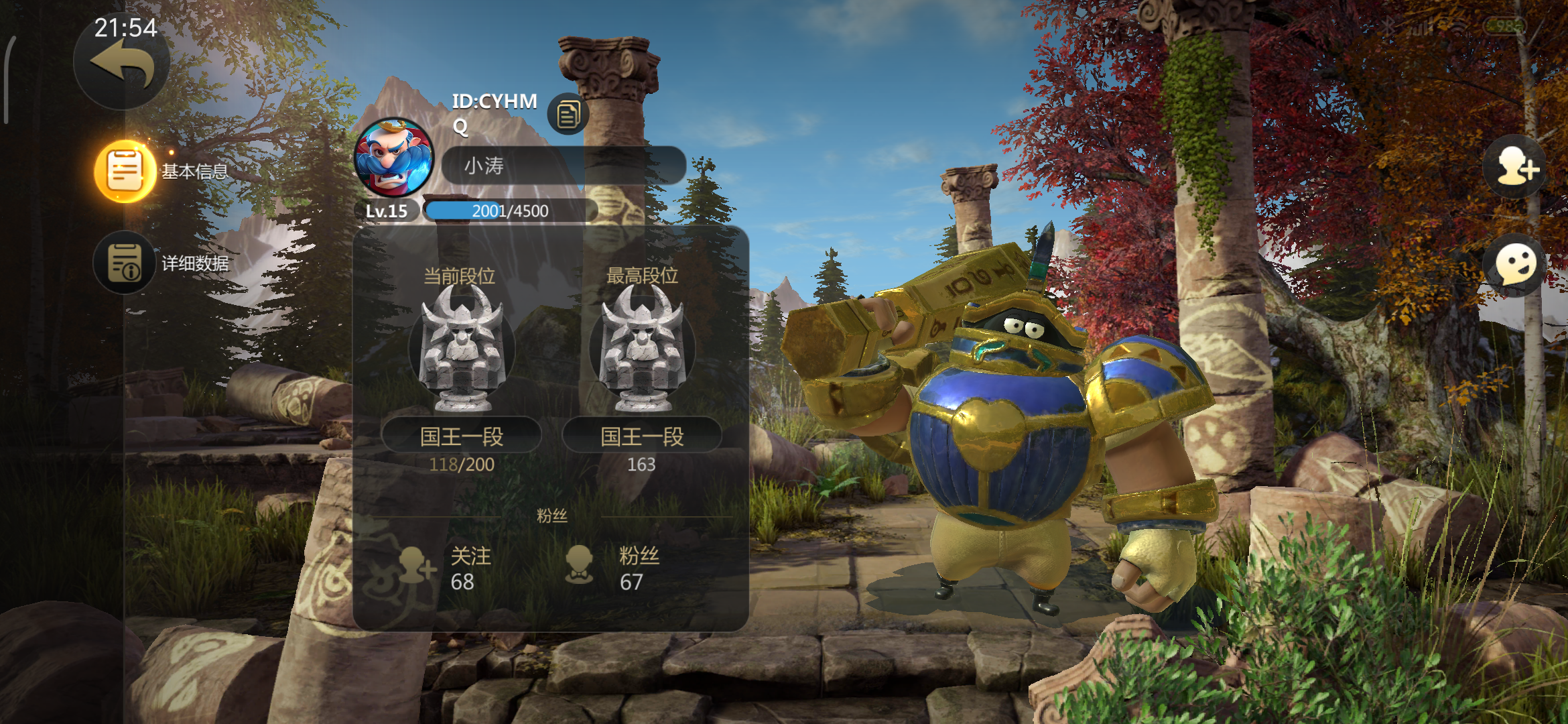The width and height of the screenshot is (1568, 724).
Task: Select the 小涛 nickname field
Action: click(x=563, y=166)
